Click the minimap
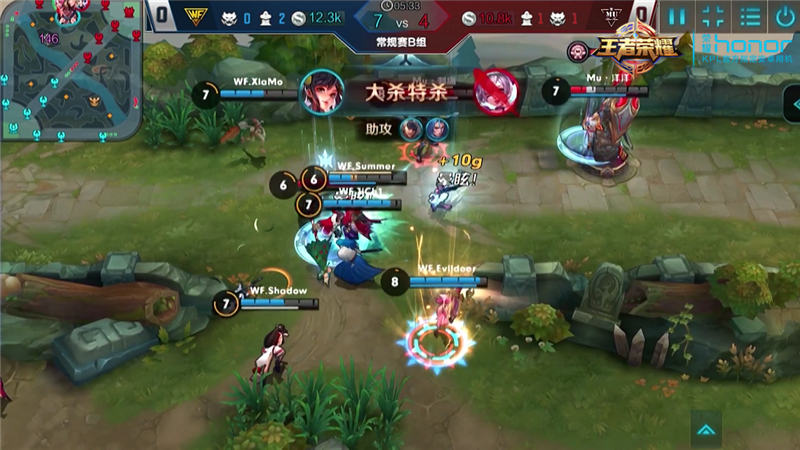The width and height of the screenshot is (800, 450). (71, 70)
